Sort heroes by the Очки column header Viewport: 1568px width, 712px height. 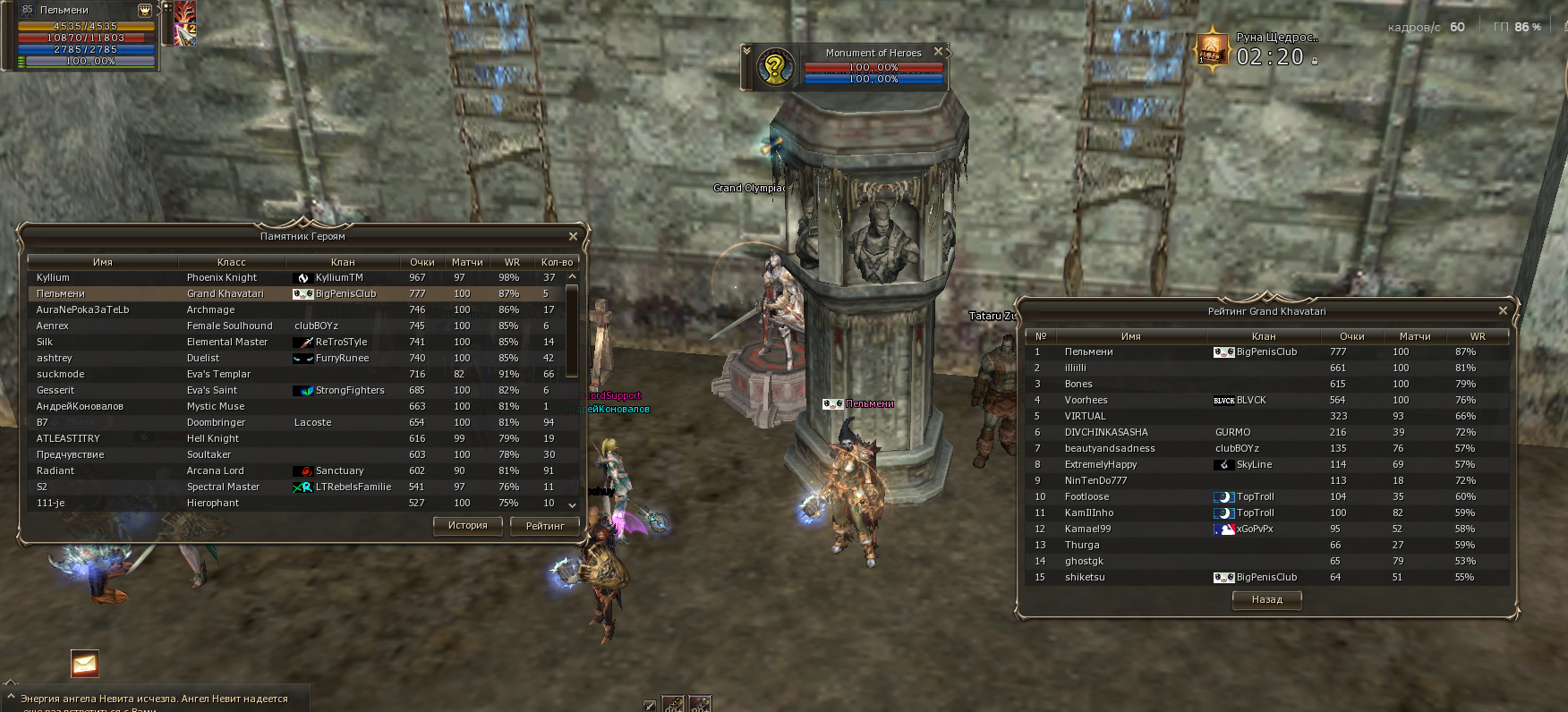click(422, 262)
